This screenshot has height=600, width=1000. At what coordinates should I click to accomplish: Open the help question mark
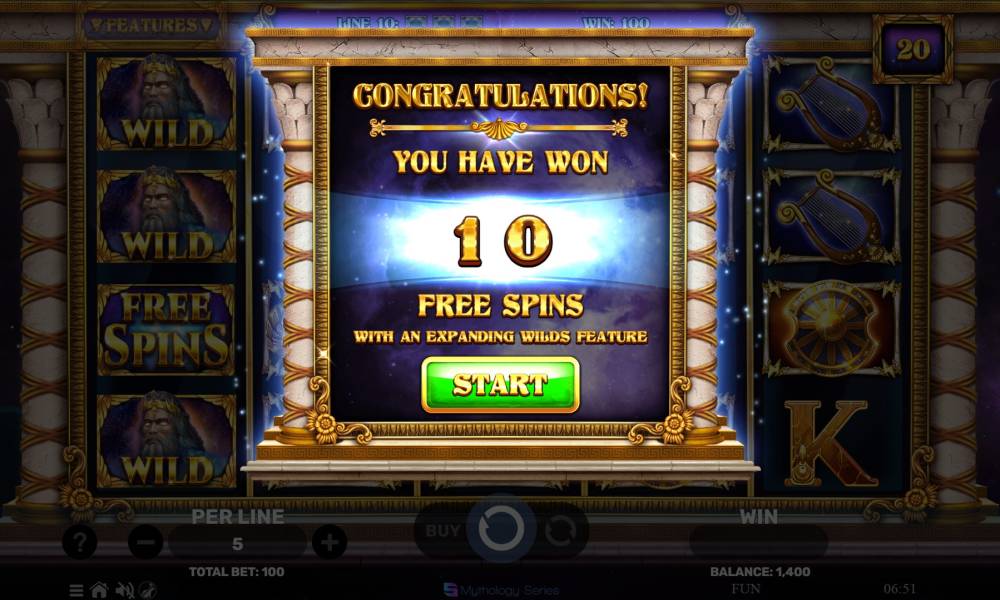click(x=79, y=543)
